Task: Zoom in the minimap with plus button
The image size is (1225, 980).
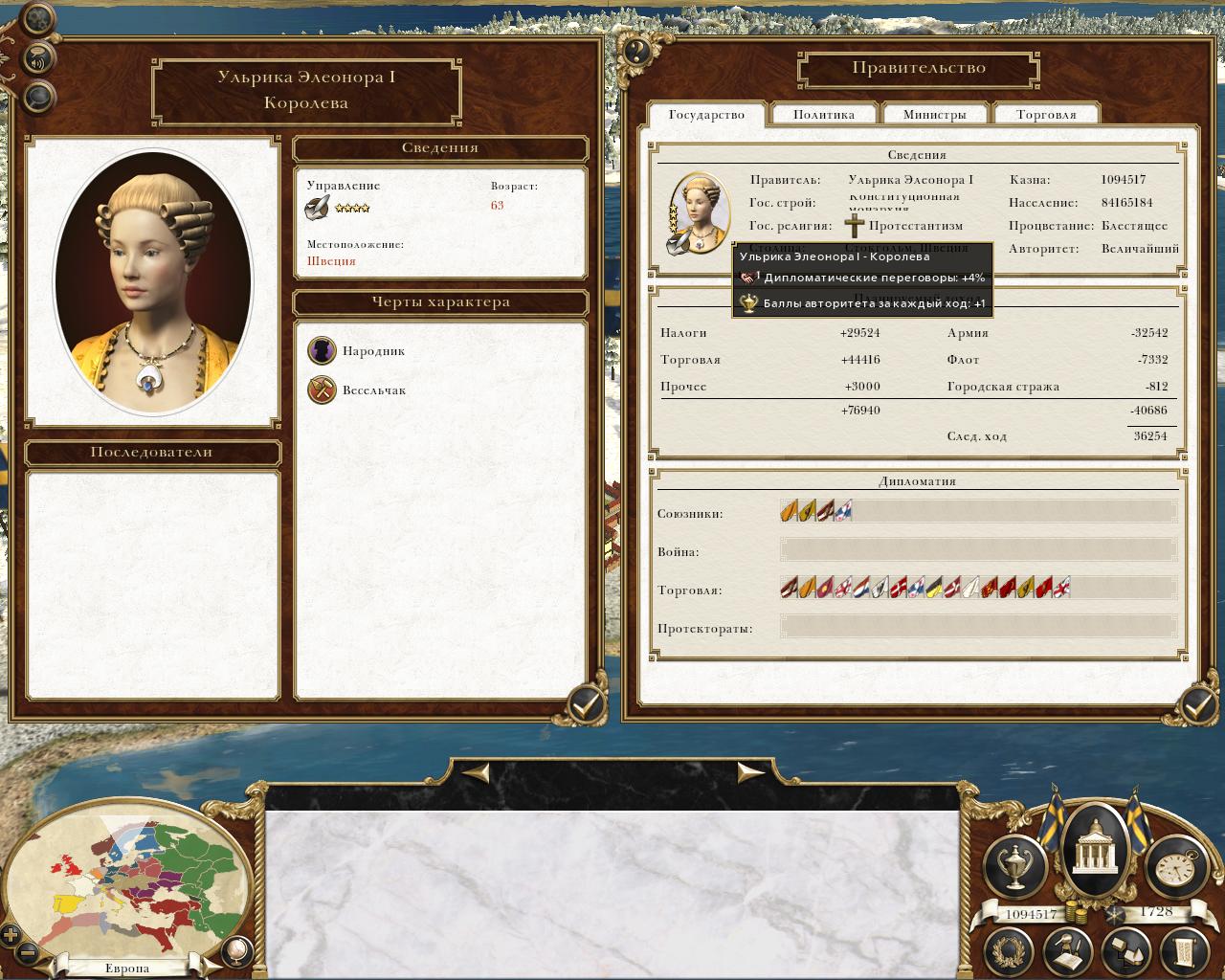Action: 11,934
